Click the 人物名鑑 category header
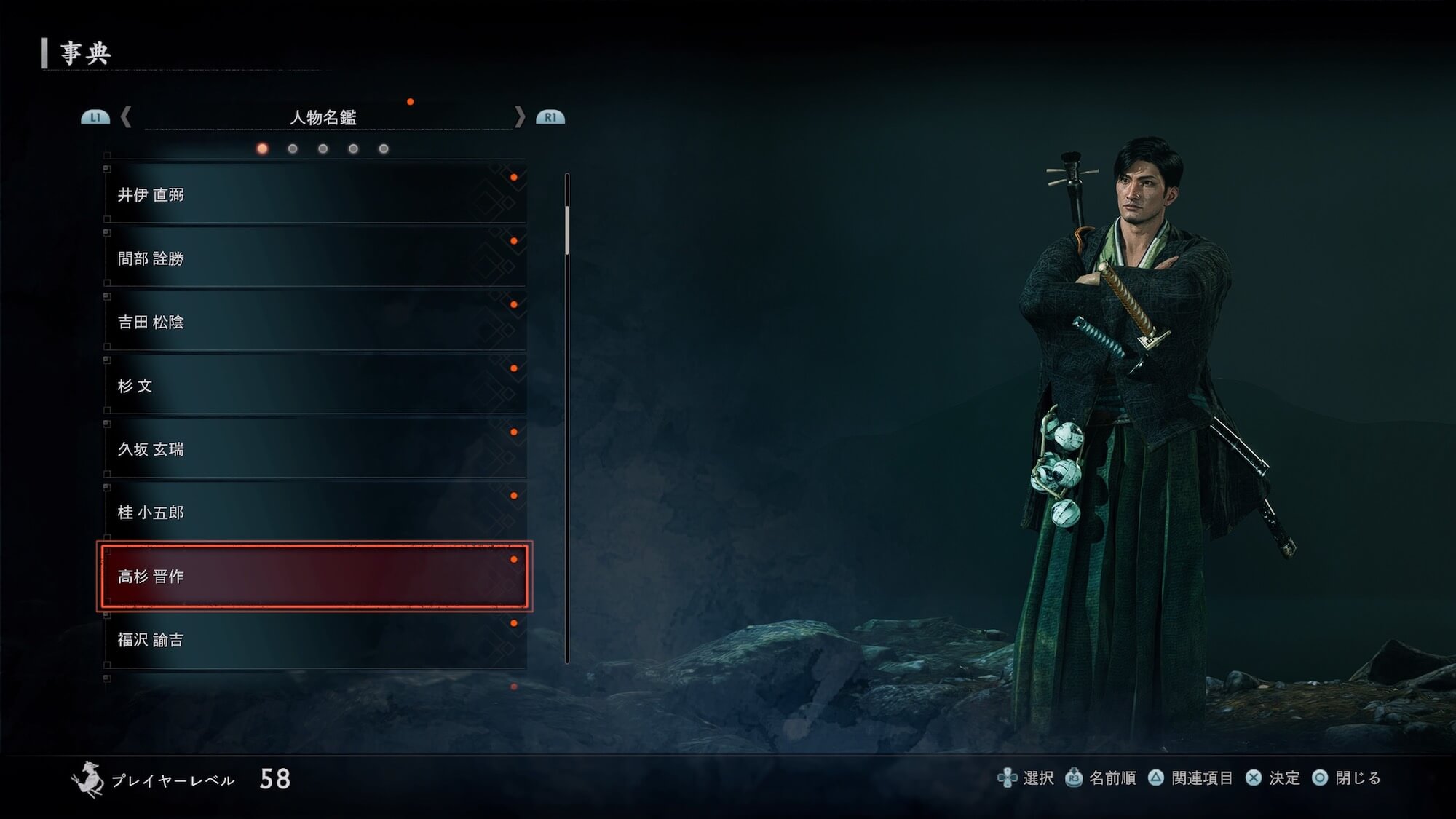1456x819 pixels. 323,117
